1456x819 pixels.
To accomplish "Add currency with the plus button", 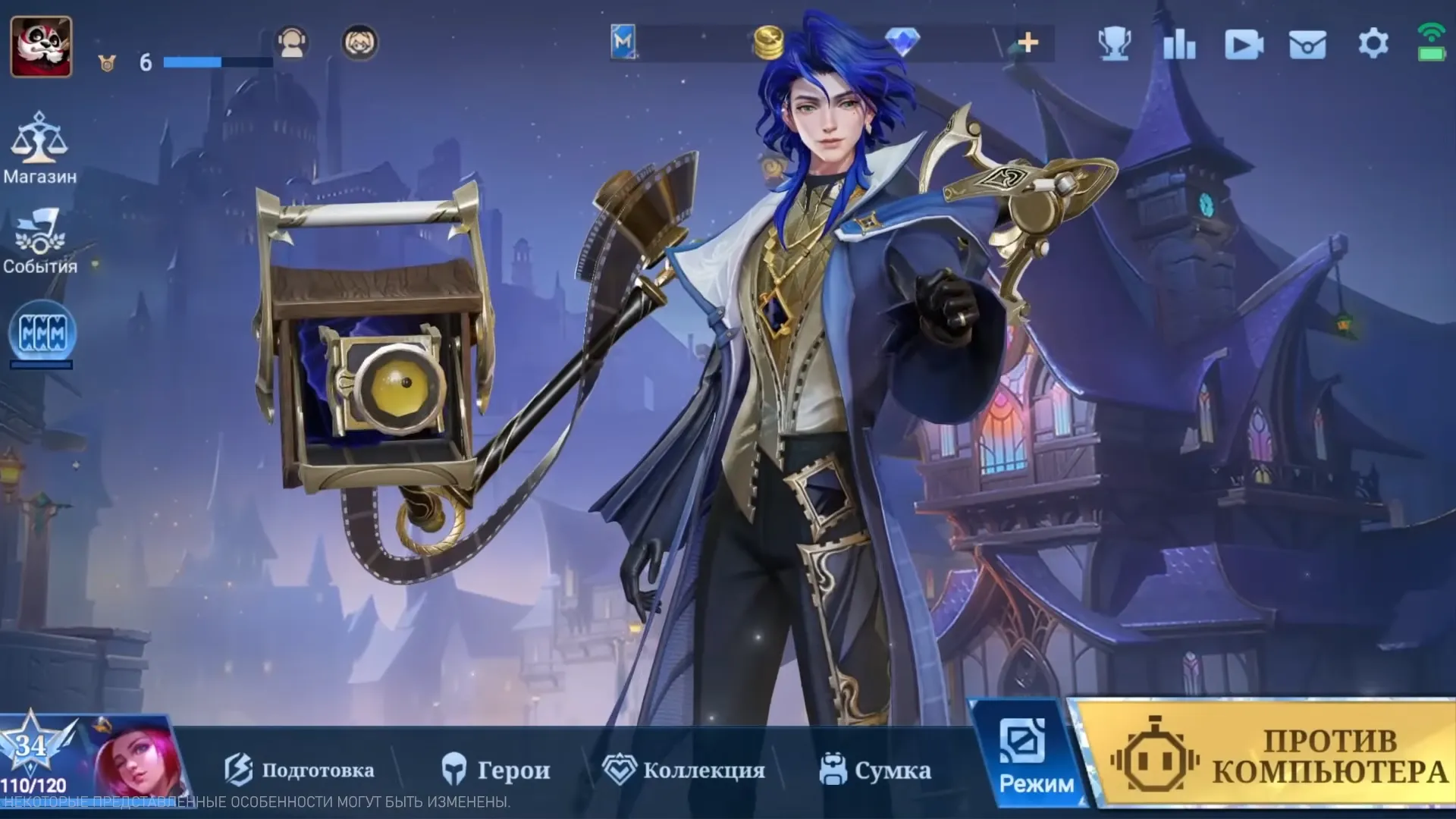I will (x=1028, y=42).
